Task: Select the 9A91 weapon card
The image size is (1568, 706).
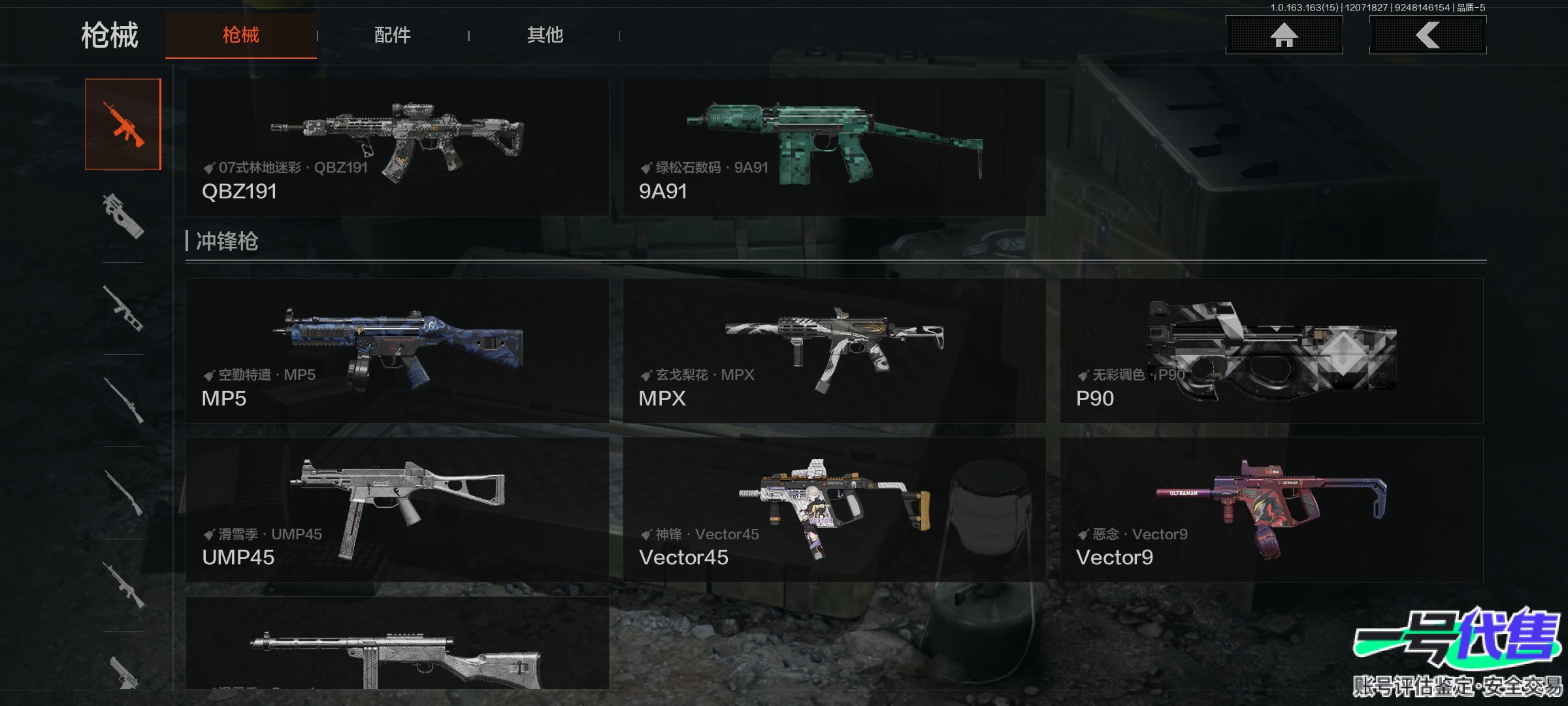Action: (x=834, y=147)
